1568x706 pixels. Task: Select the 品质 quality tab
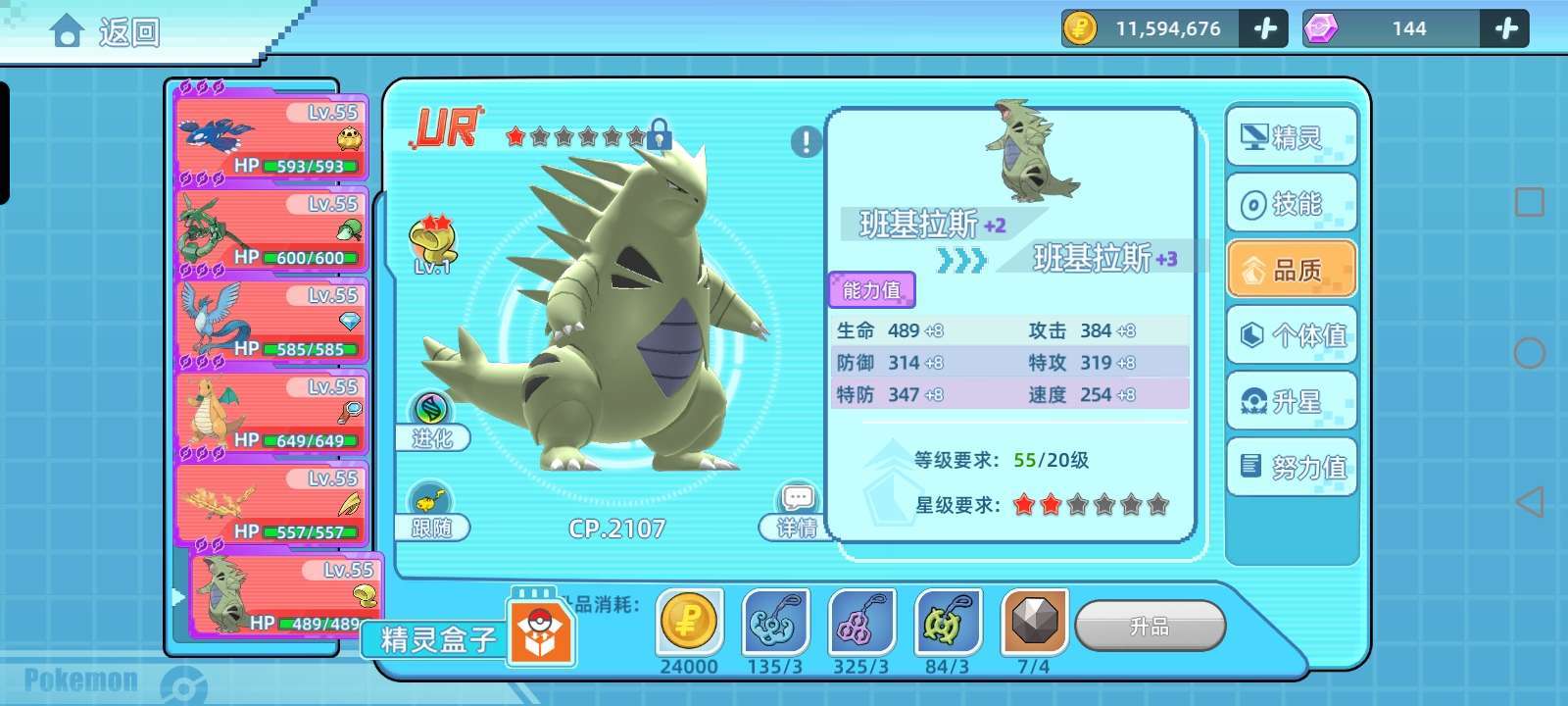click(1292, 270)
